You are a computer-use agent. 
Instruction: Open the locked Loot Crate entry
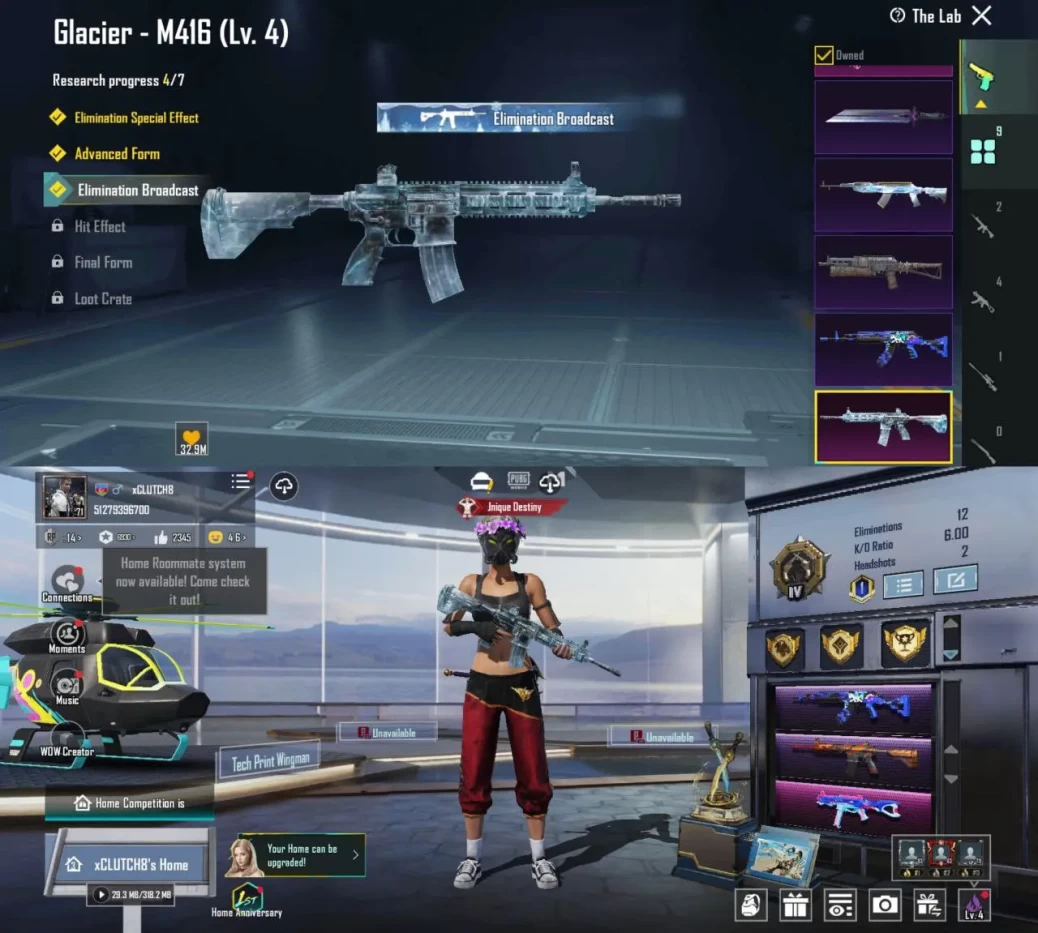click(102, 299)
